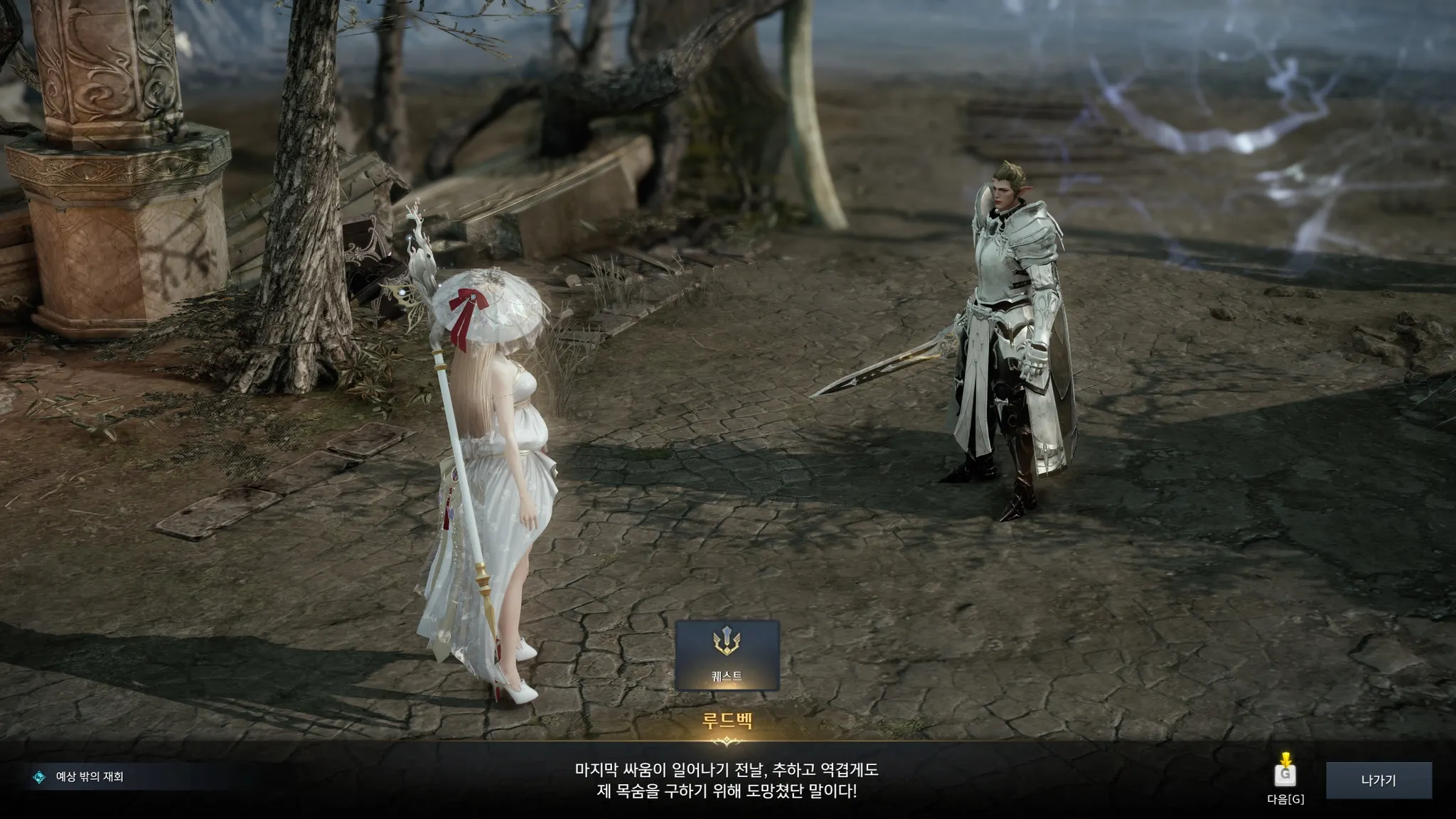1456x819 pixels.
Task: Advance dialogue with the 다음 next icon
Action: 1285,773
